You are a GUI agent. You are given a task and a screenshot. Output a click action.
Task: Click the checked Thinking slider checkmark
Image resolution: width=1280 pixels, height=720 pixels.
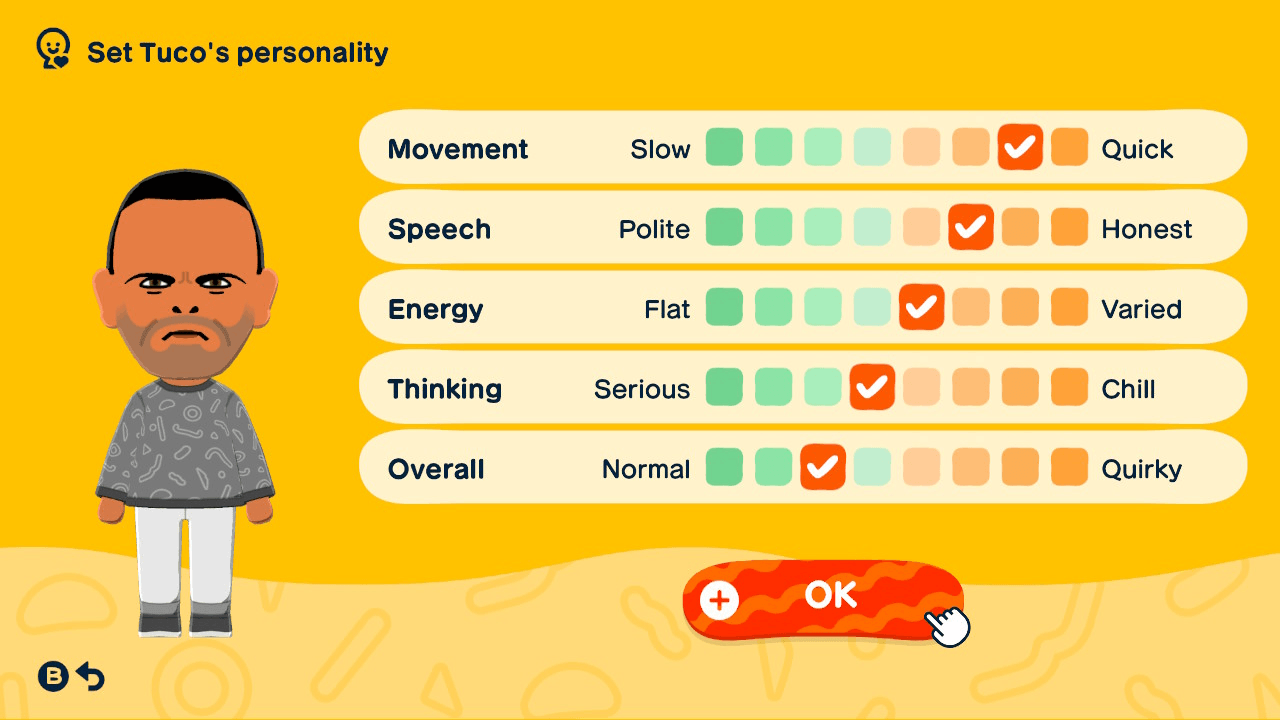(x=872, y=388)
